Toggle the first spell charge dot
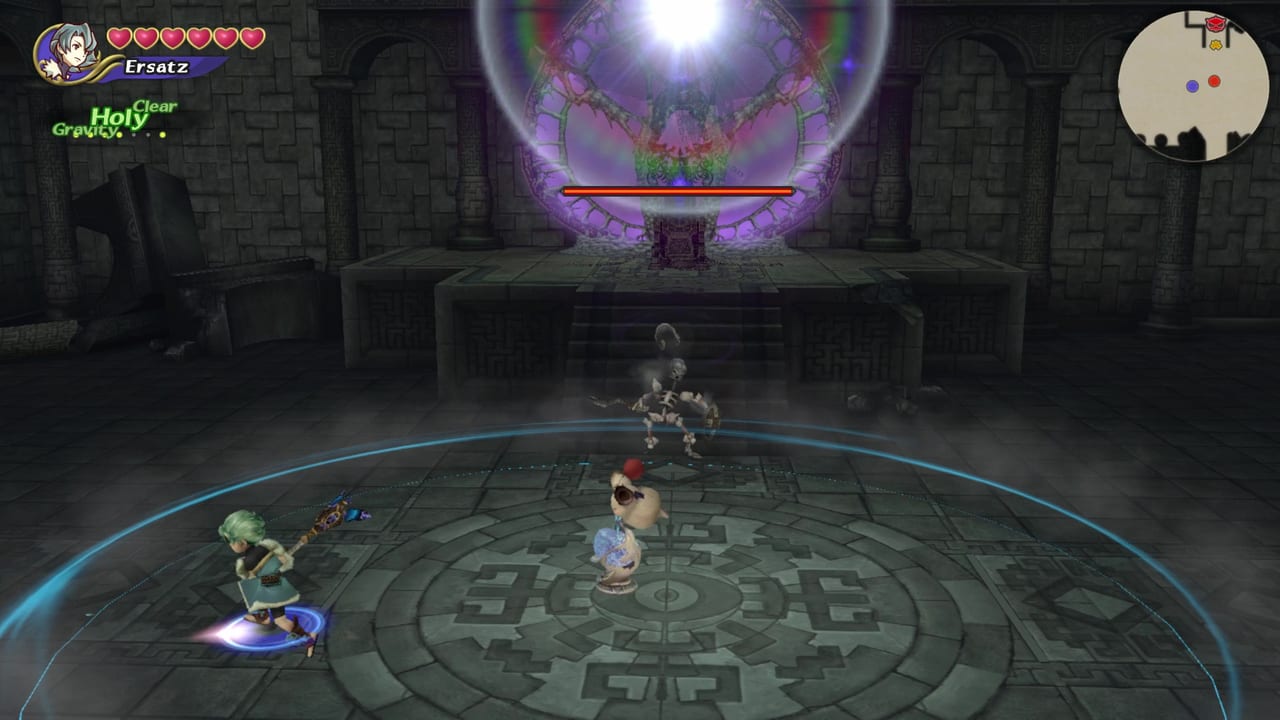The width and height of the screenshot is (1280, 720). (75, 135)
